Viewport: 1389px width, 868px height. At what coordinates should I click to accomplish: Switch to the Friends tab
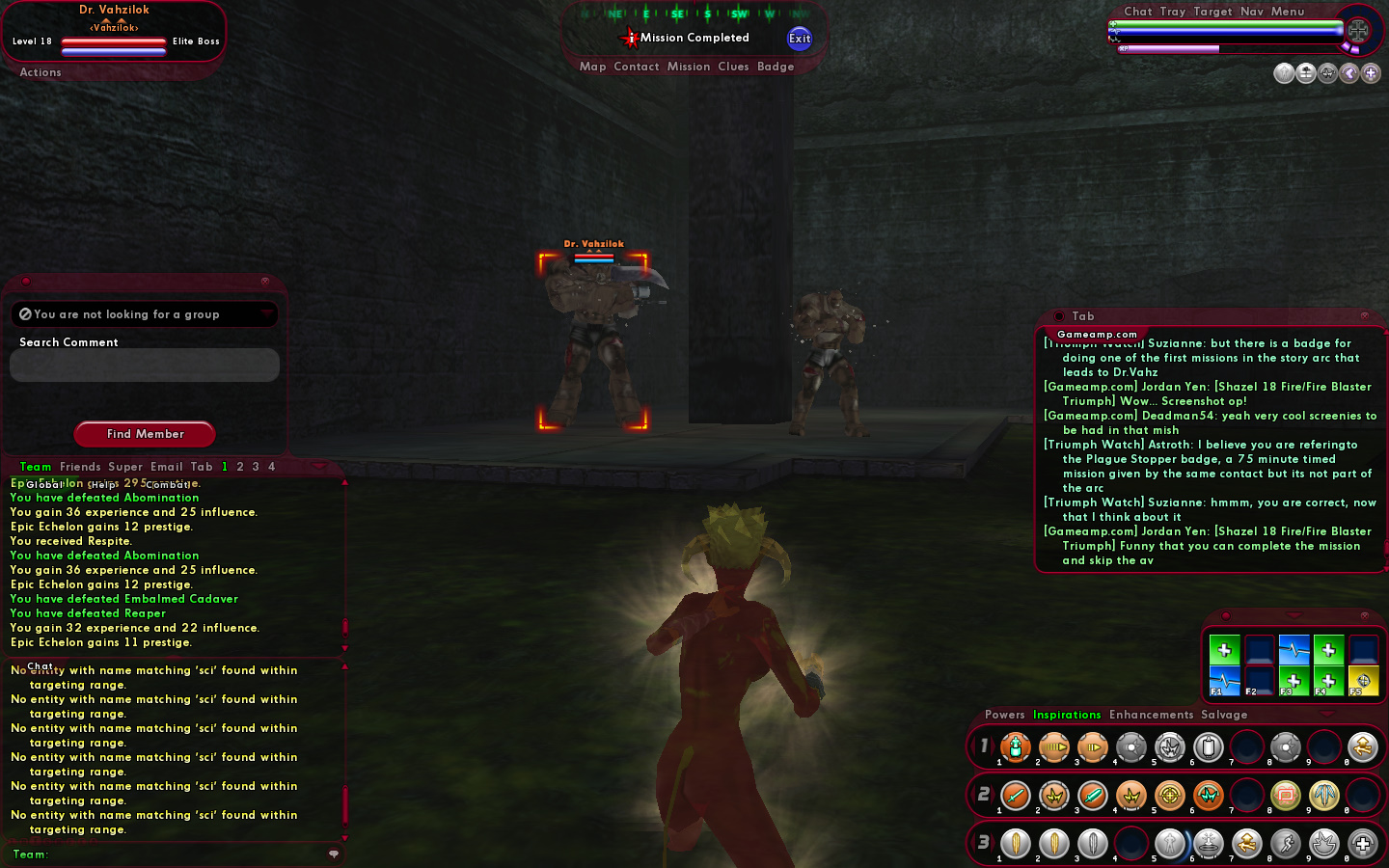click(80, 467)
